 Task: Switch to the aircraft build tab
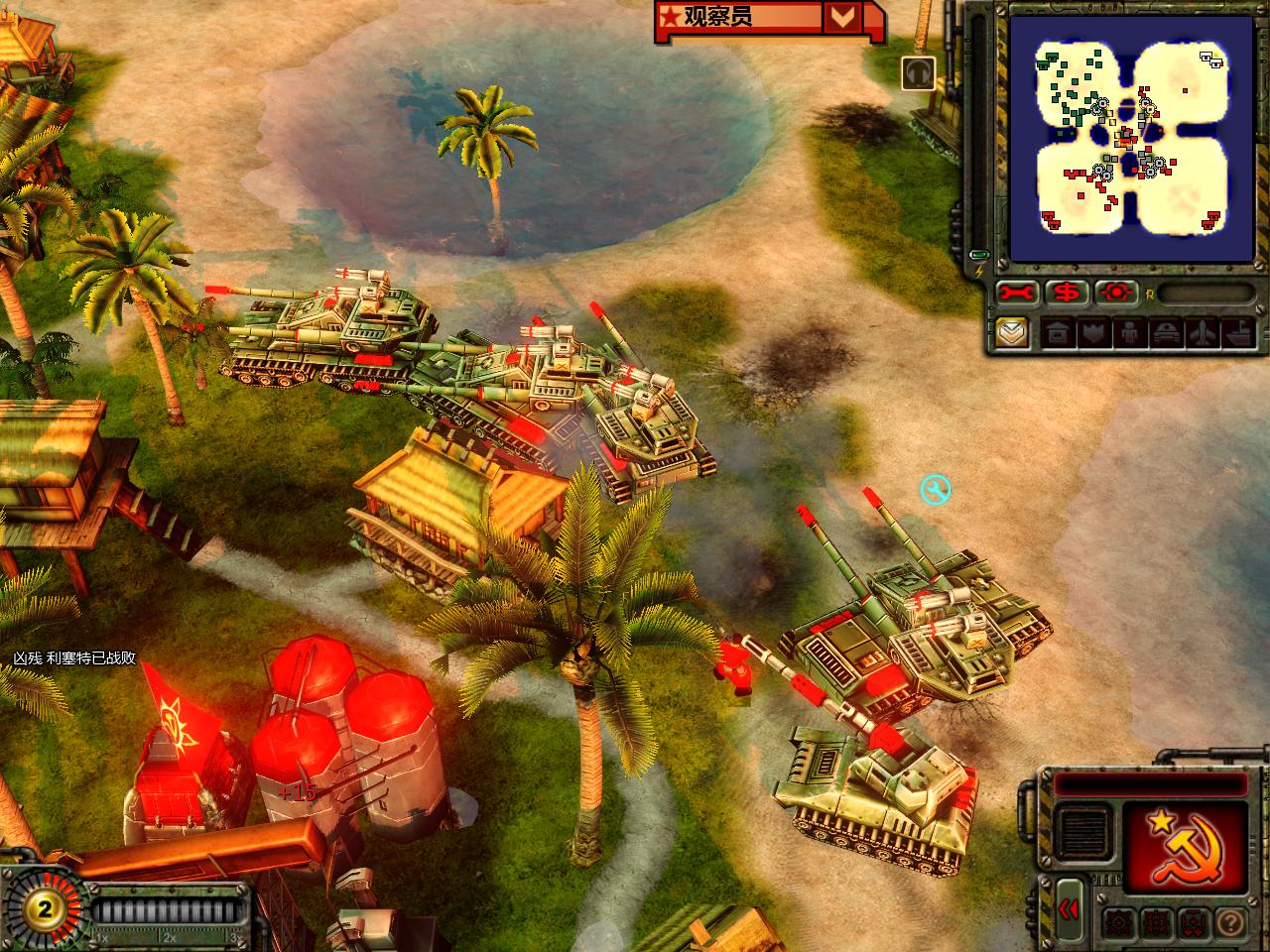(1200, 333)
